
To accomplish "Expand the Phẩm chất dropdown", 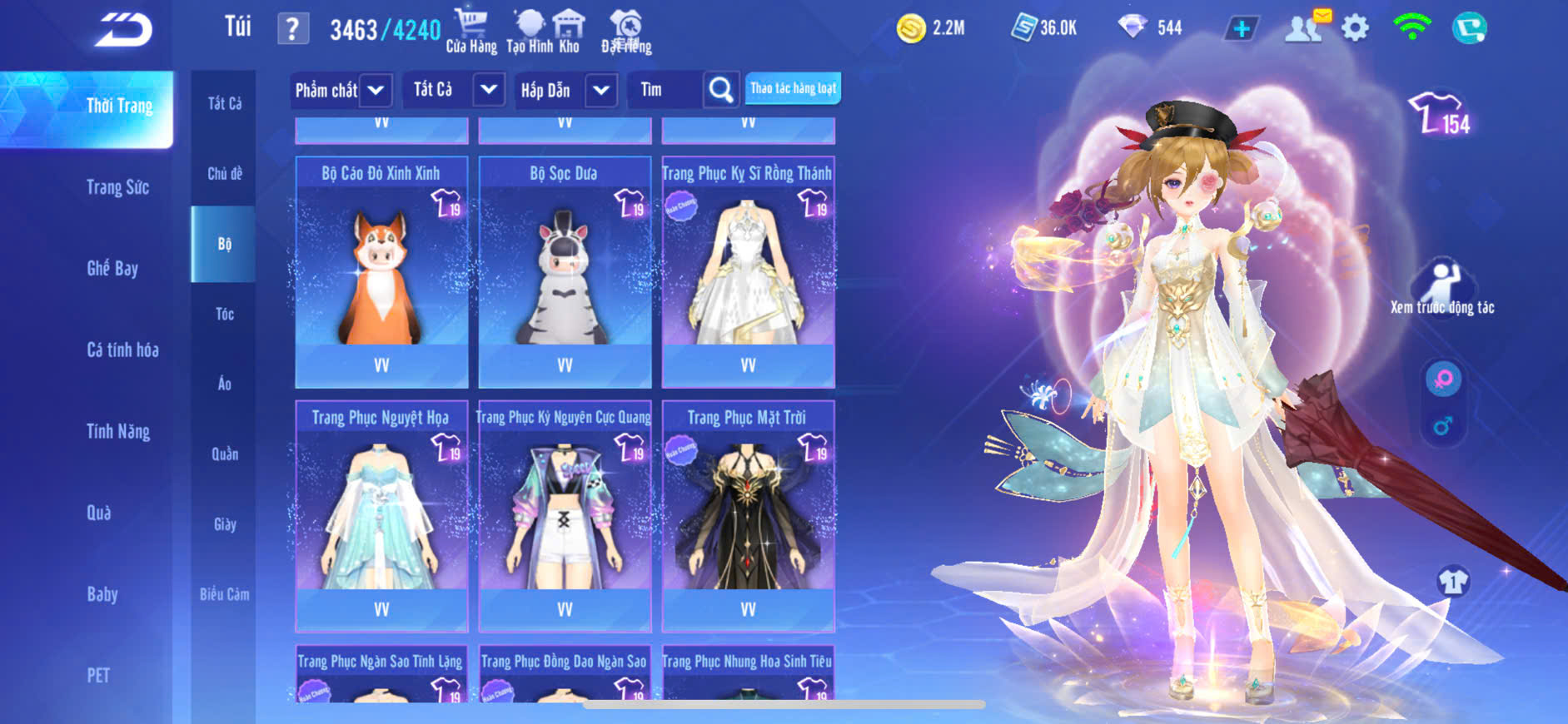I will click(x=376, y=90).
